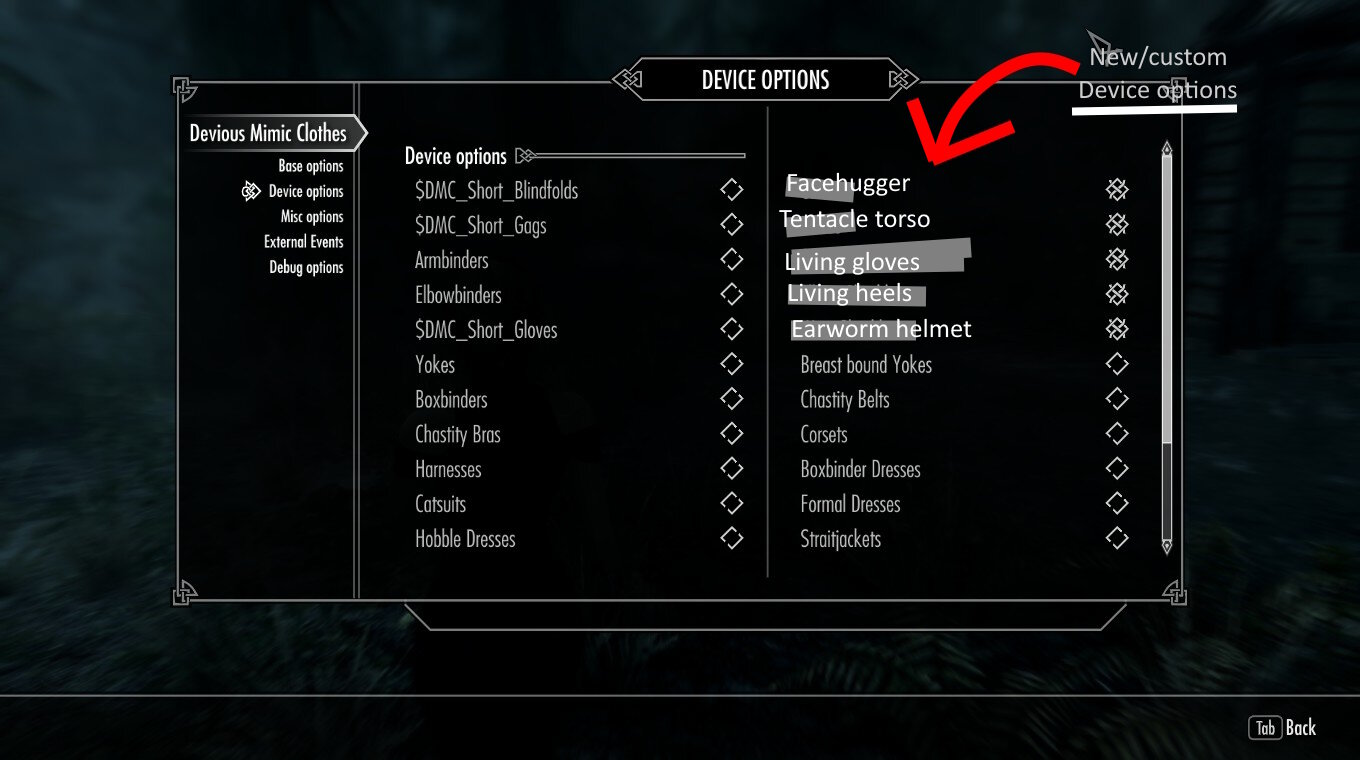The image size is (1360, 760).
Task: Toggle the Boxbinders device option
Action: tap(731, 399)
